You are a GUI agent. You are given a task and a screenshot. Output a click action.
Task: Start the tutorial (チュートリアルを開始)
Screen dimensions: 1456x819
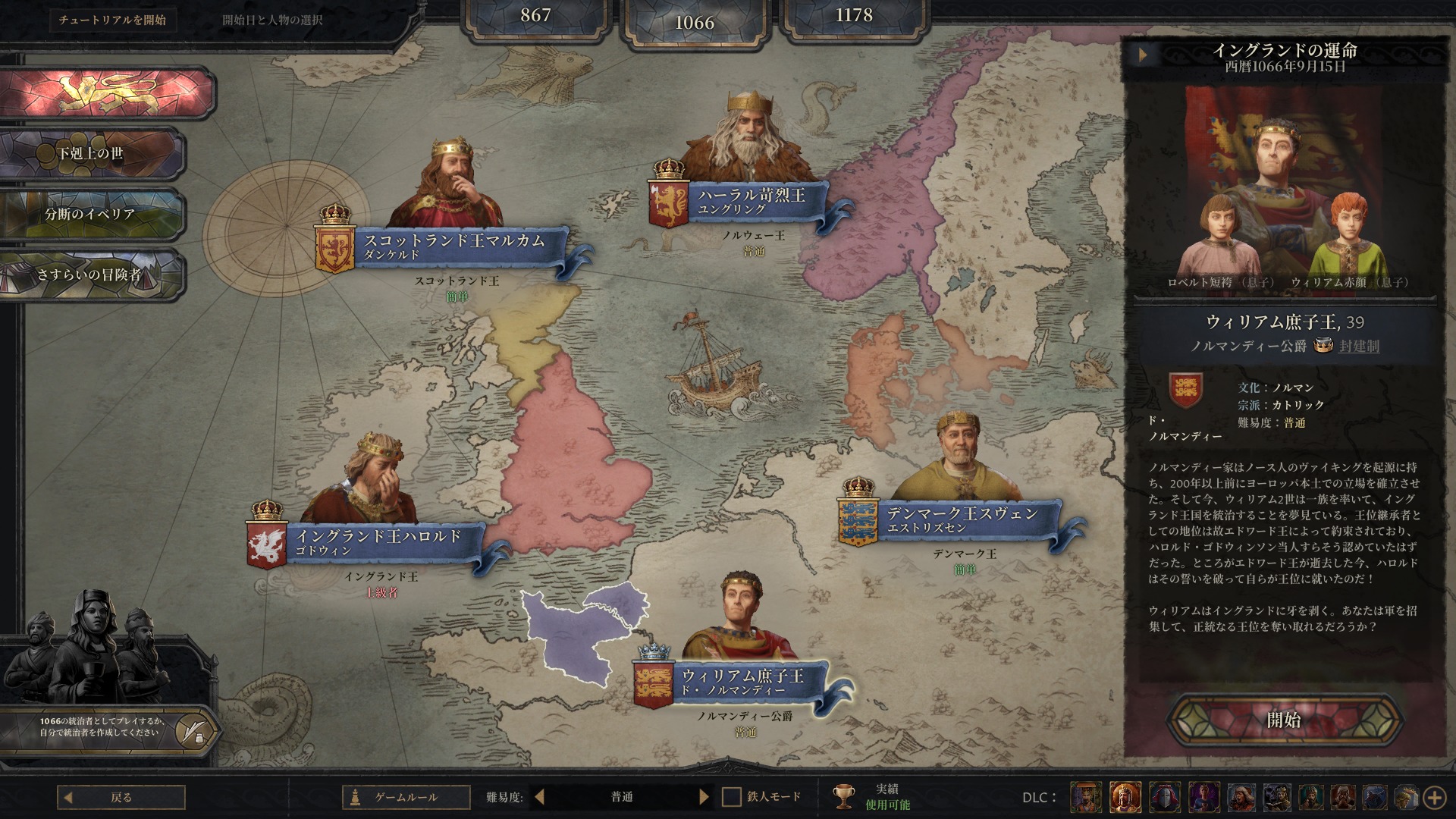[112, 20]
